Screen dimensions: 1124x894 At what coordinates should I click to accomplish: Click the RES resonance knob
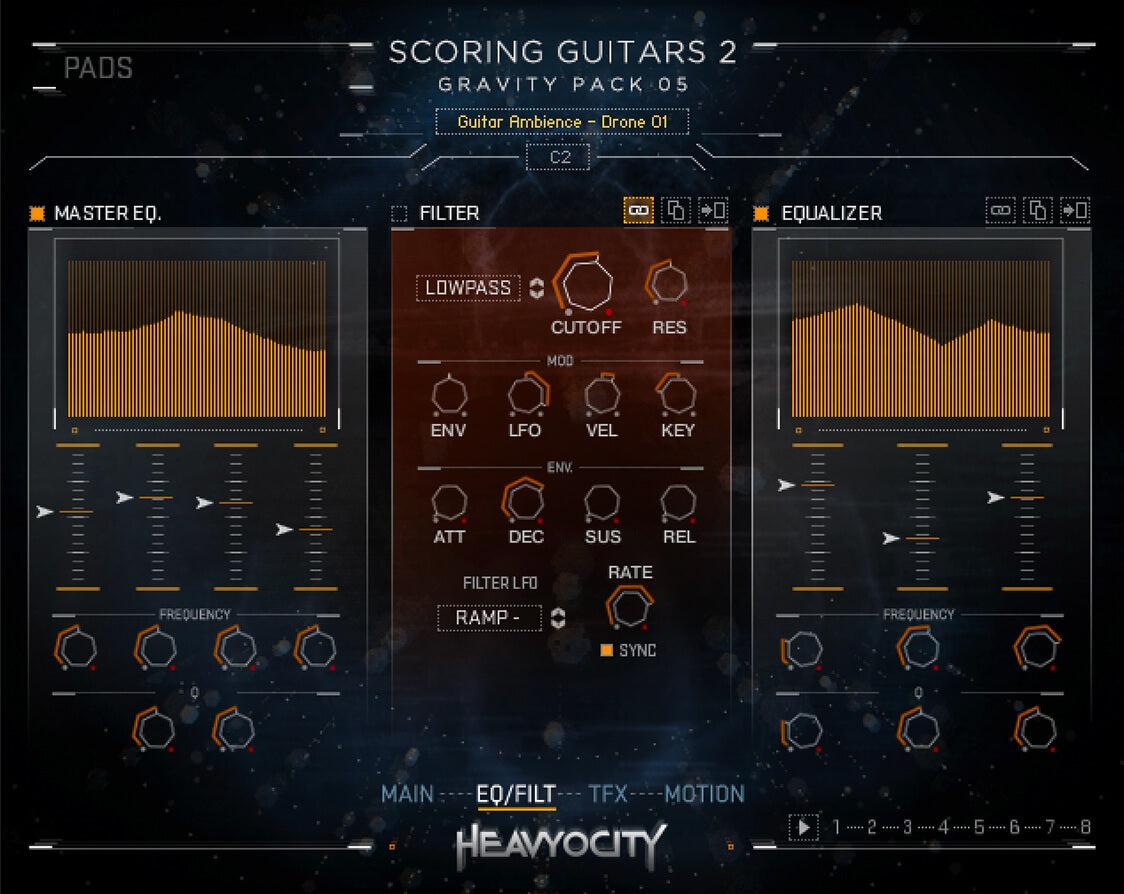pos(668,282)
